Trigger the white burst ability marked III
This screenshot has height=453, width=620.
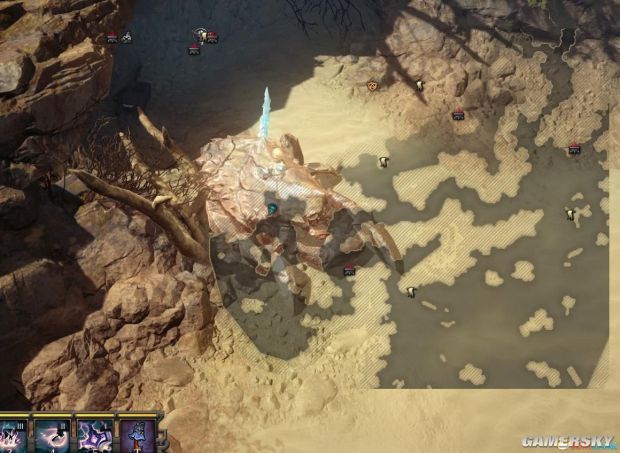coord(14,437)
